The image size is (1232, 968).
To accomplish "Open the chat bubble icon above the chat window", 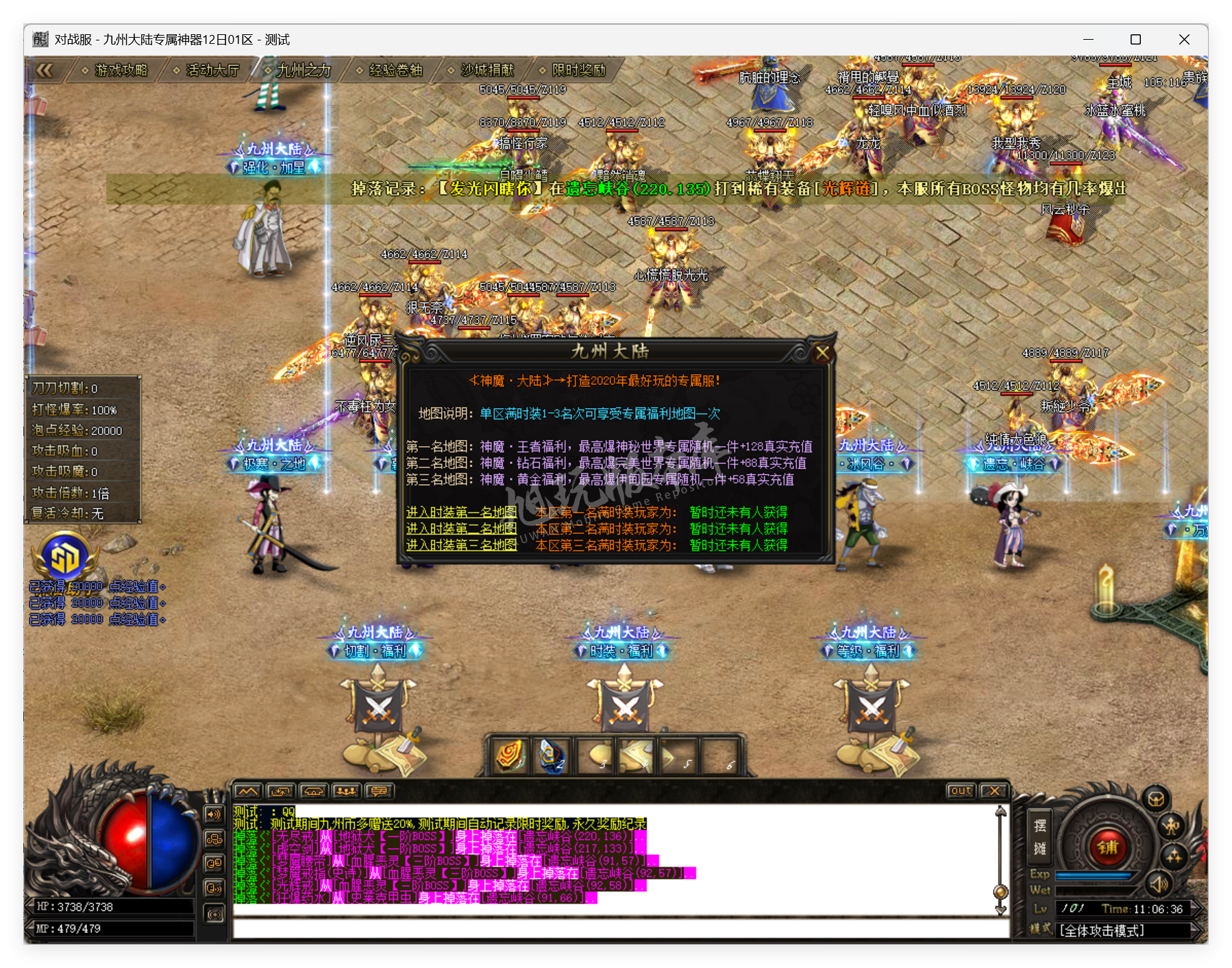I will 379,791.
